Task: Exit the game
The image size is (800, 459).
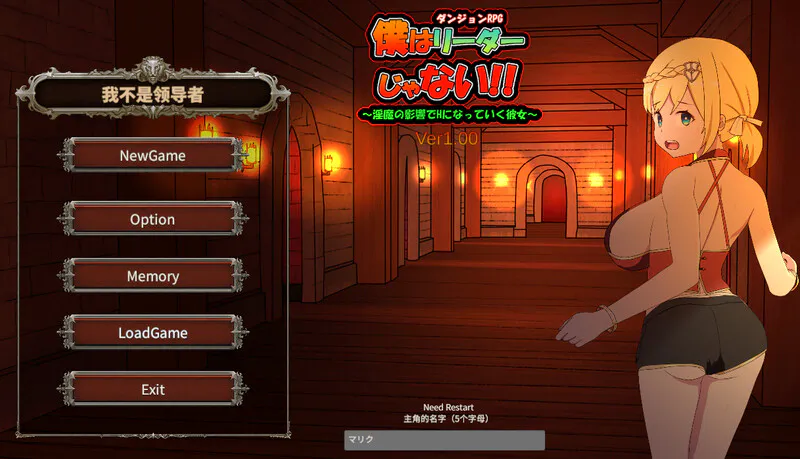Action: click(152, 389)
